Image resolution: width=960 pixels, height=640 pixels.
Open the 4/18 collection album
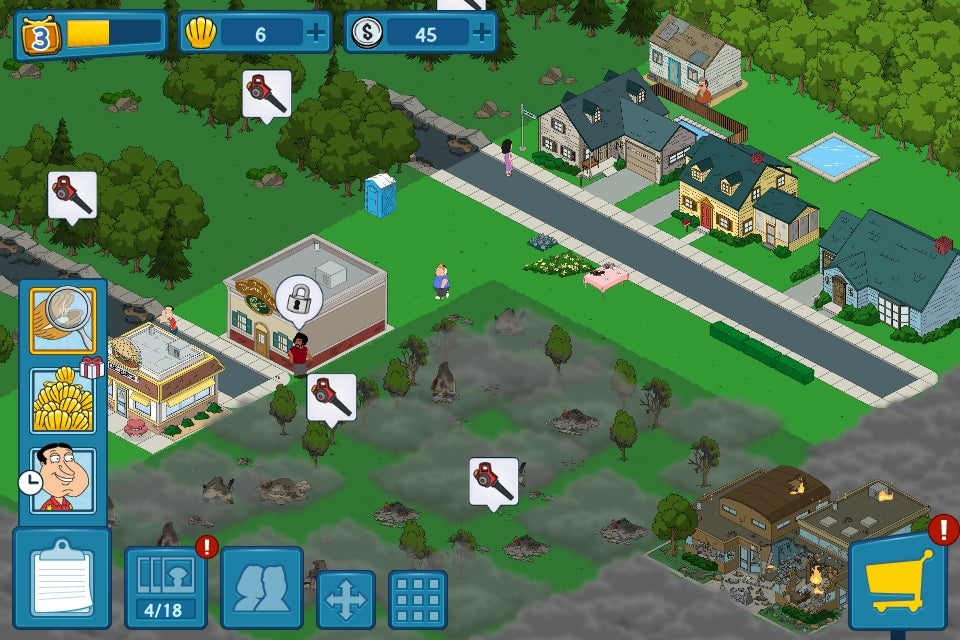click(x=165, y=586)
